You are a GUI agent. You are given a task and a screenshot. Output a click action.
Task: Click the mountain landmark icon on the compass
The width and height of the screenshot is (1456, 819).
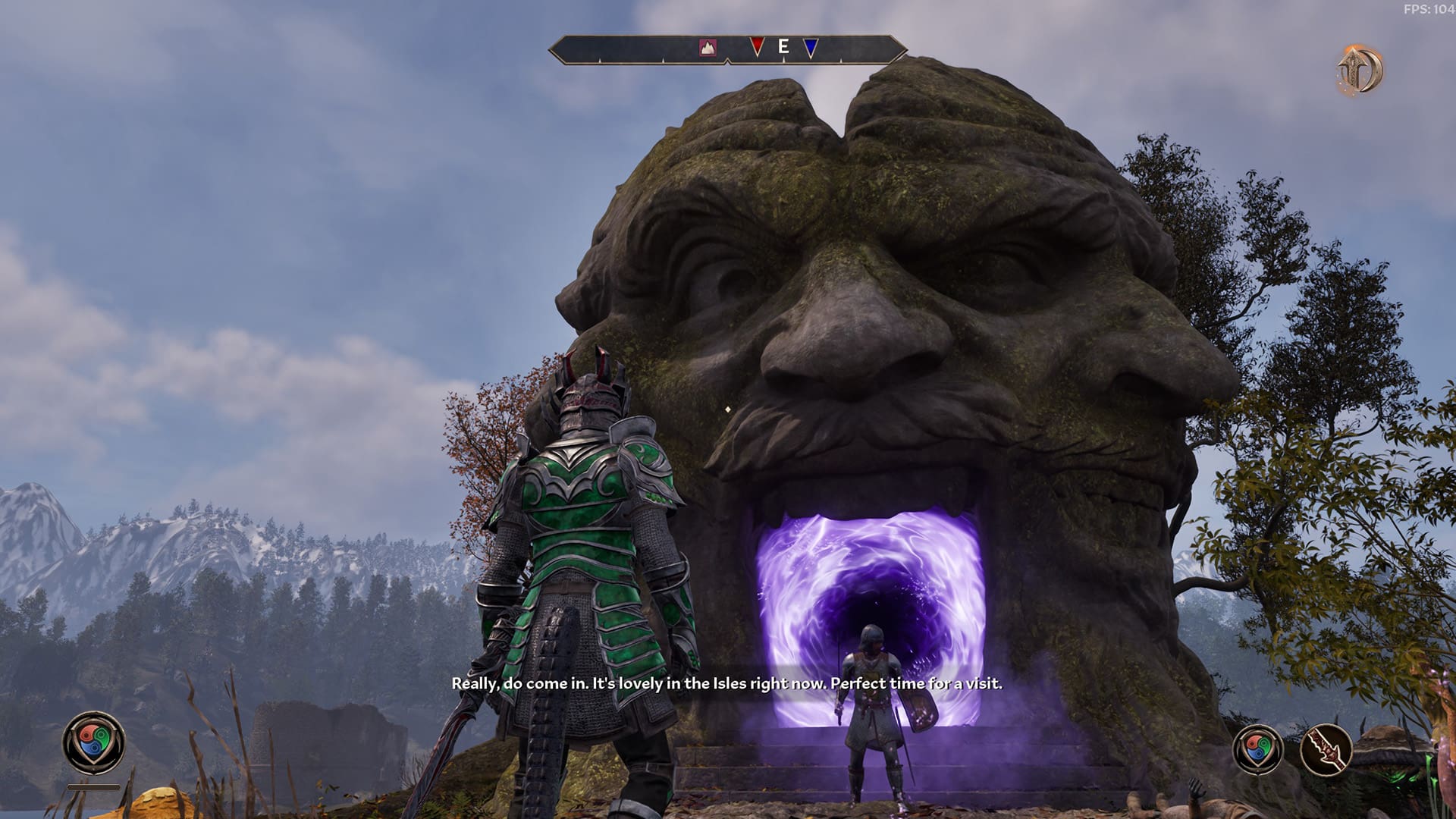click(x=708, y=47)
